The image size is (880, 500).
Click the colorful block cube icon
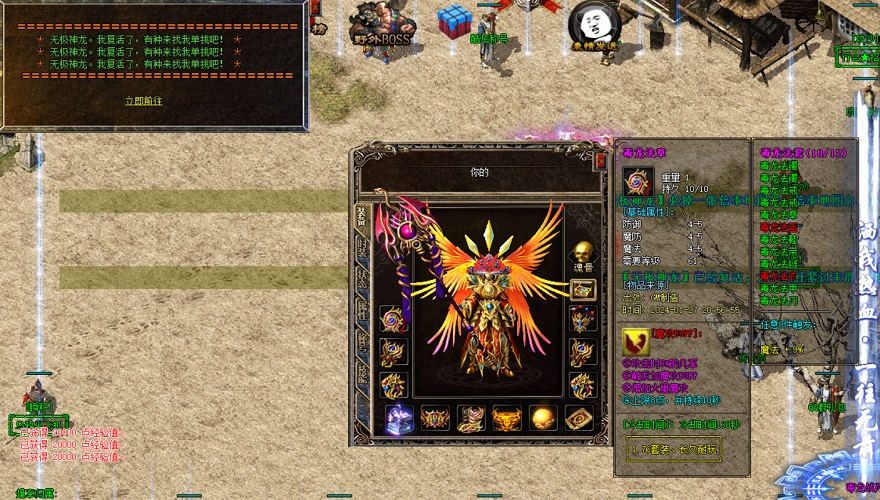click(455, 20)
